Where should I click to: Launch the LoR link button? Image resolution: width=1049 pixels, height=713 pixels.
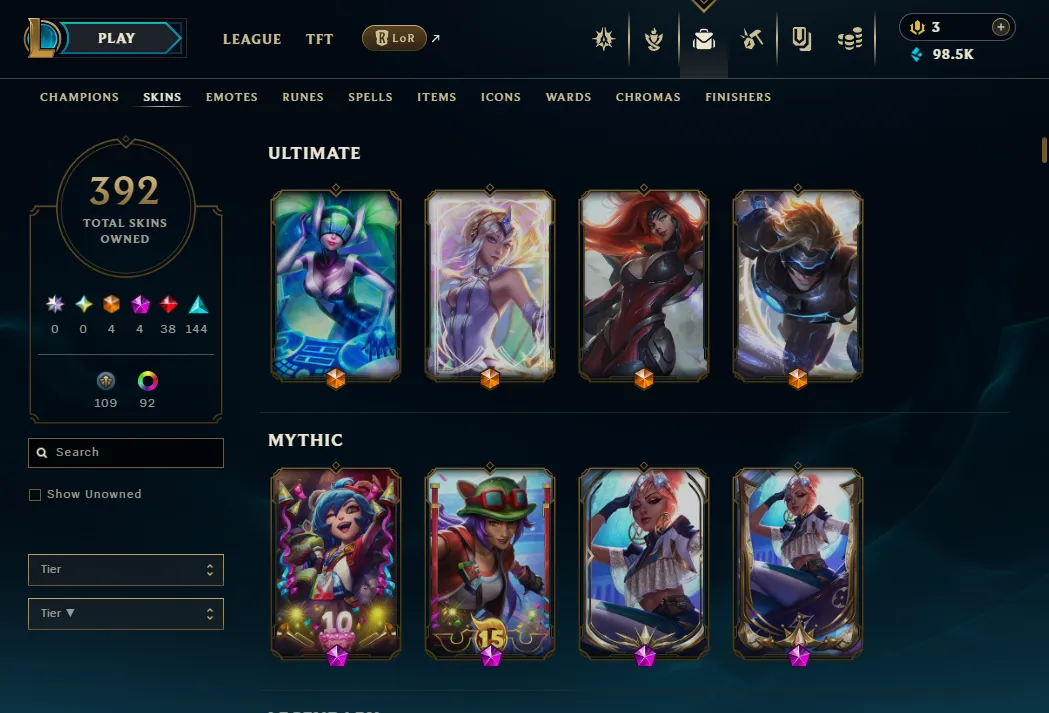coord(394,39)
